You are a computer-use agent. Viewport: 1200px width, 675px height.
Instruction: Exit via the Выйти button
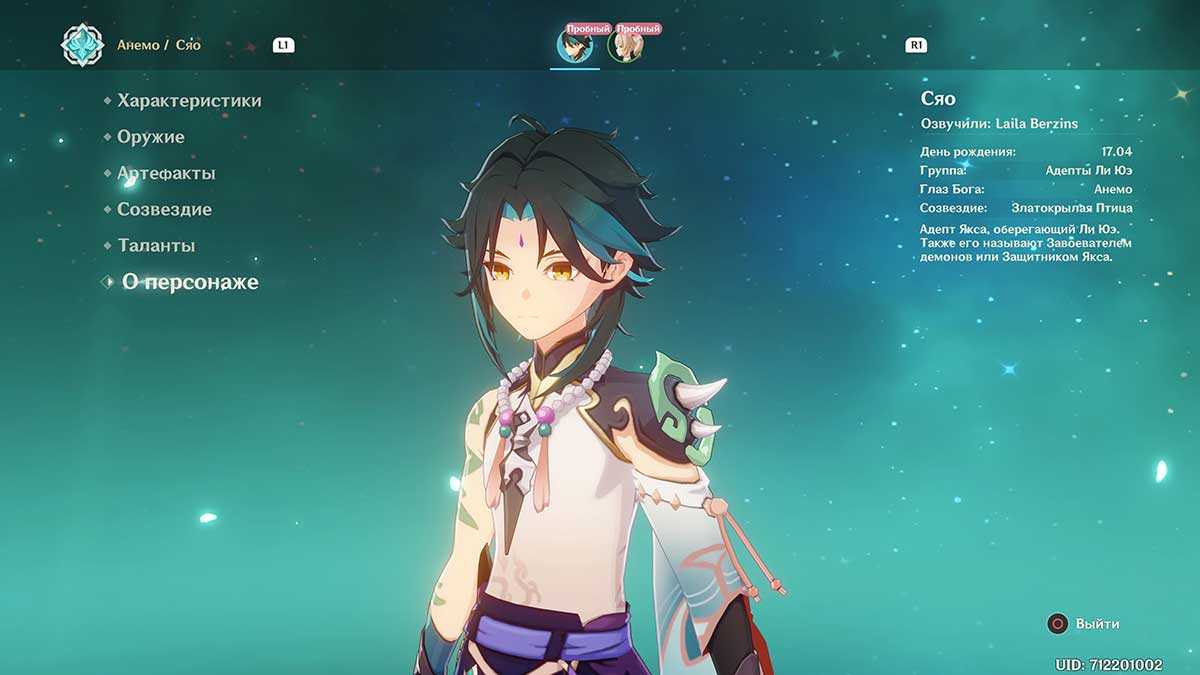coord(1083,624)
